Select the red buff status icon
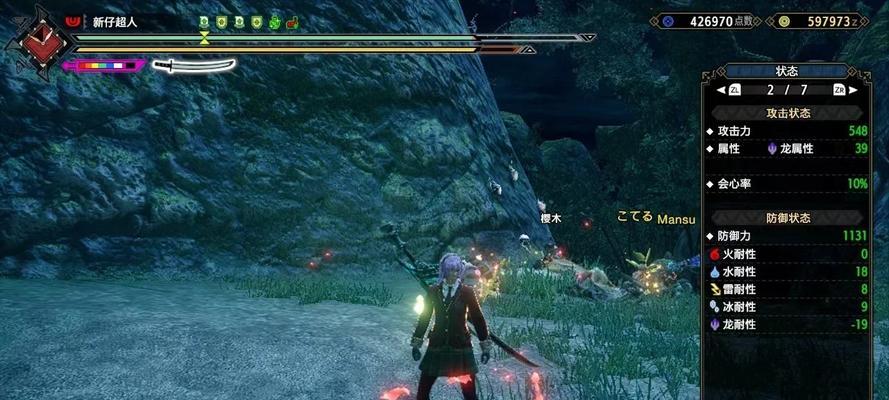The image size is (889, 400). 291,21
